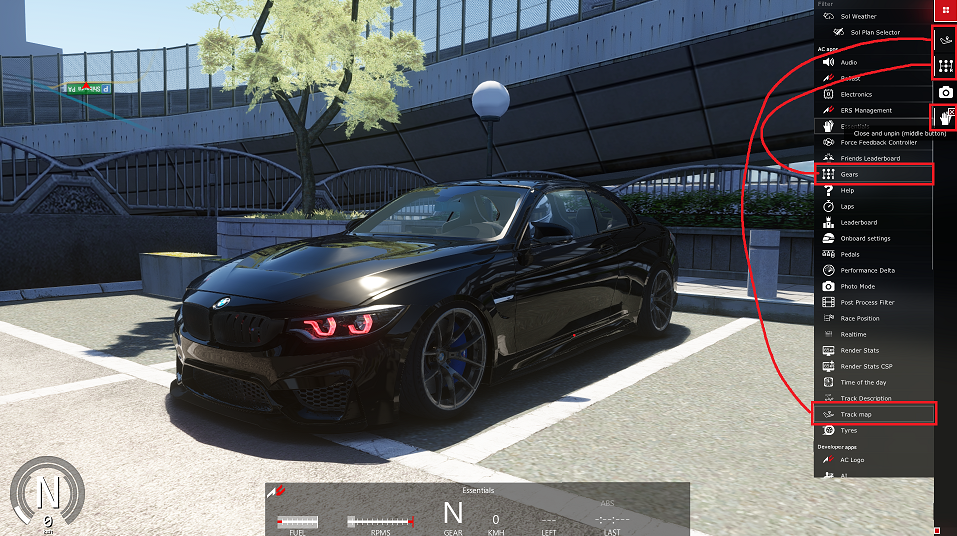
Task: Click the camera icon in the pinned taskbar
Action: (945, 92)
